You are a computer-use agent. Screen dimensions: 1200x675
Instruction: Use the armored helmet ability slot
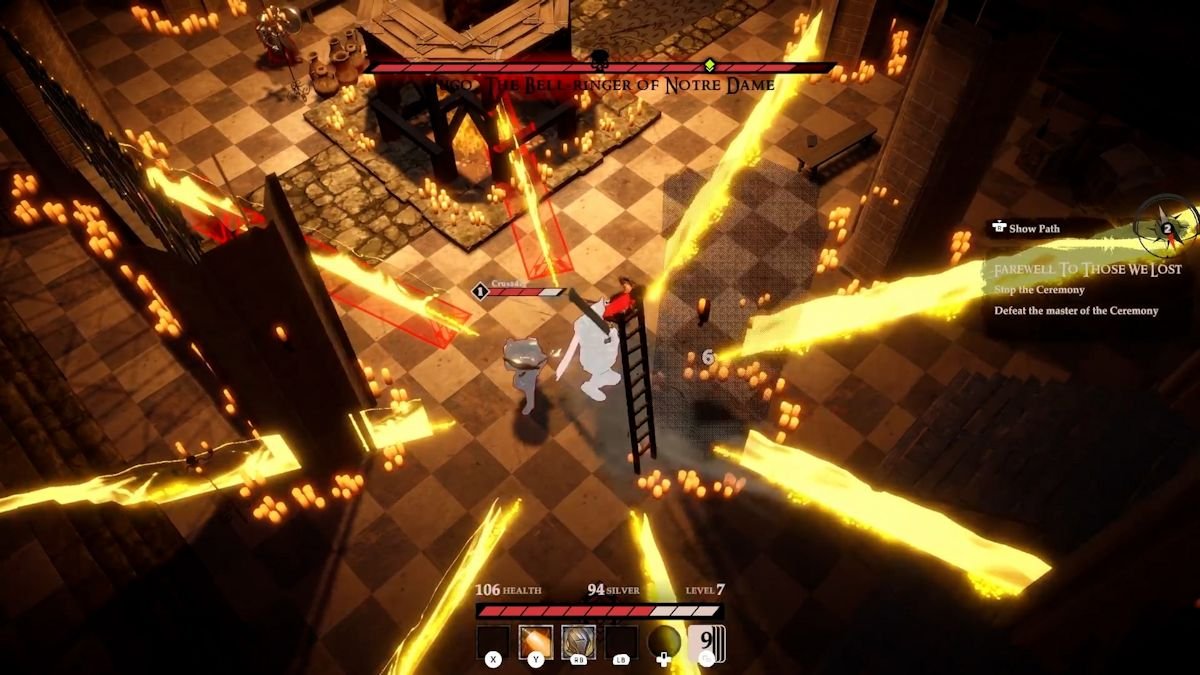[x=578, y=642]
